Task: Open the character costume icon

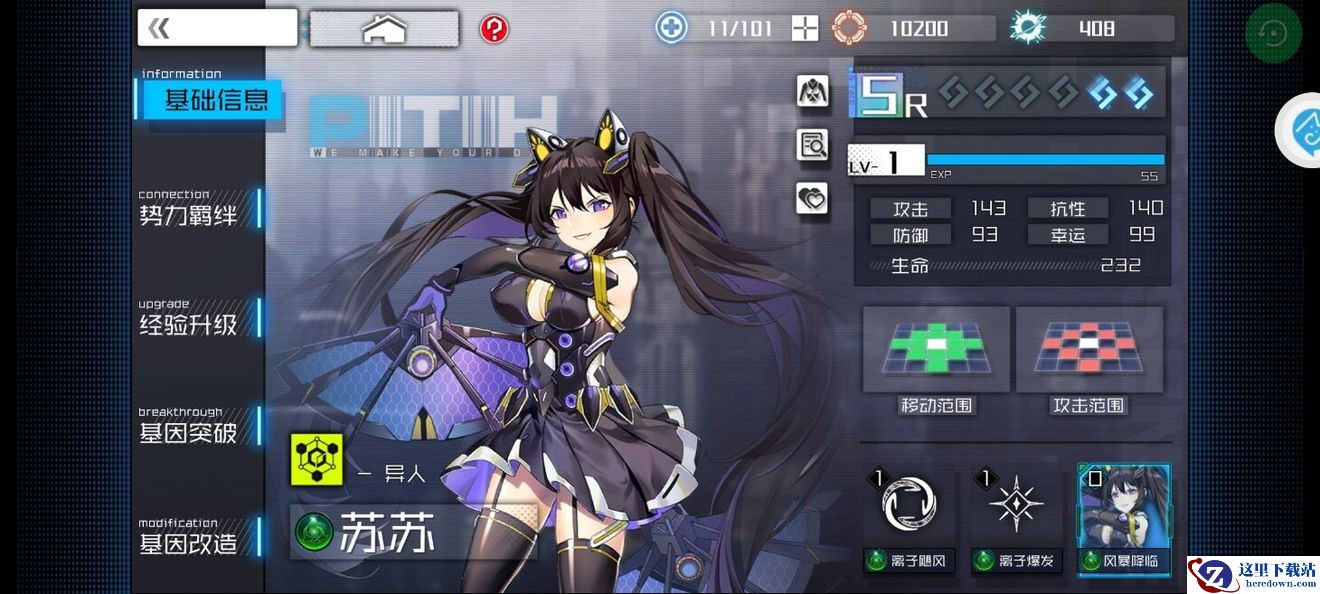Action: (812, 92)
